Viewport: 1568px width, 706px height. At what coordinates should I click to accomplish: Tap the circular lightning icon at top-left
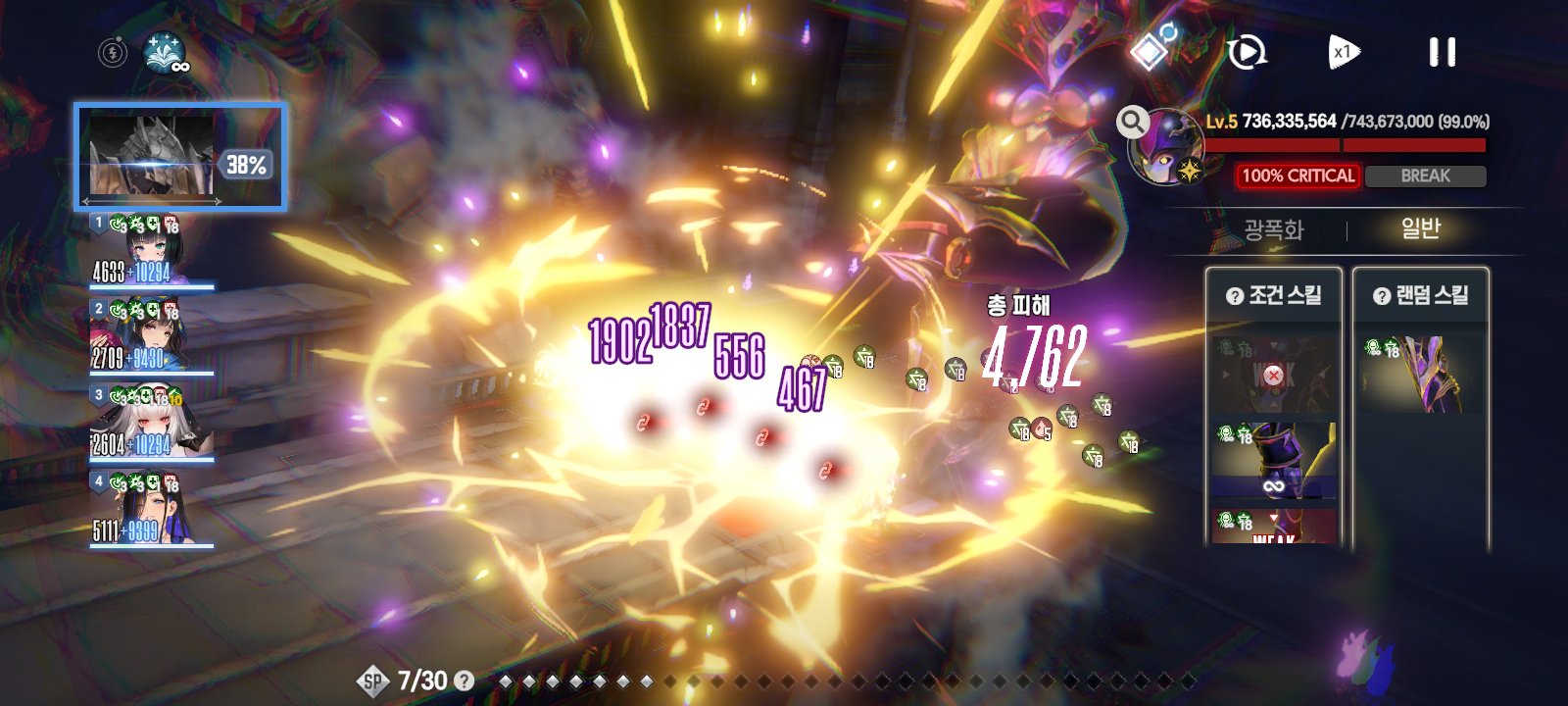tap(113, 52)
